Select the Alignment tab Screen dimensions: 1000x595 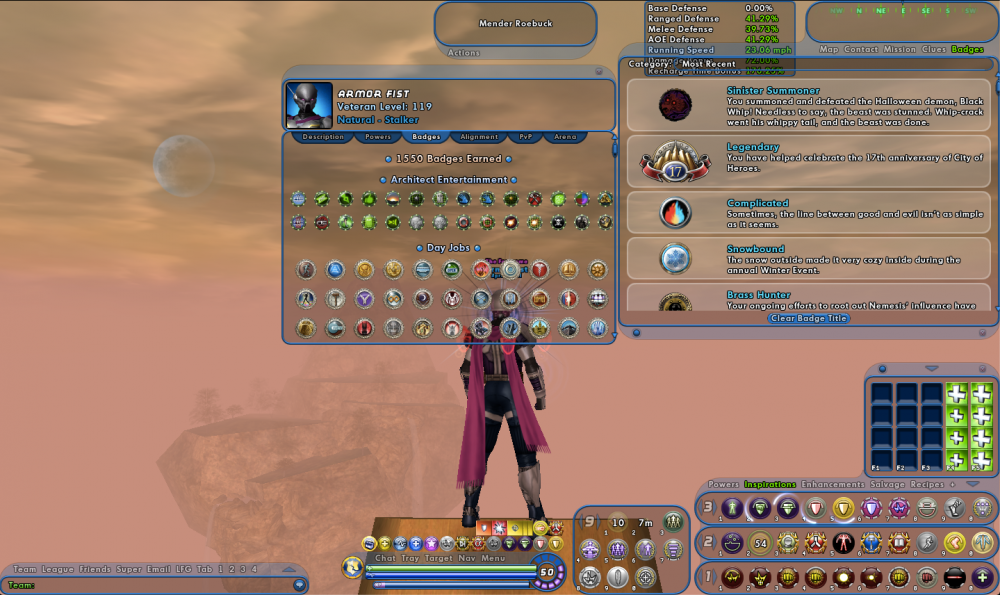coord(479,137)
